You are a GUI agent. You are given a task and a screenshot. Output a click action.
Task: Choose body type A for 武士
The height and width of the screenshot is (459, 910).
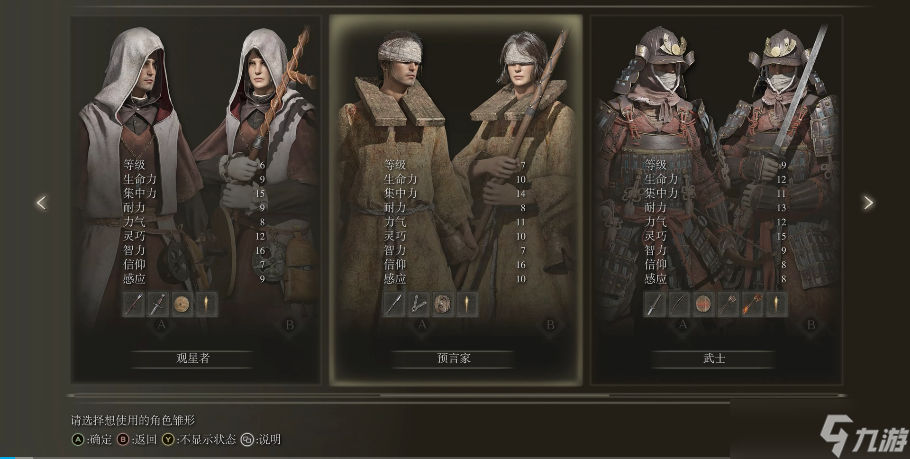682,324
